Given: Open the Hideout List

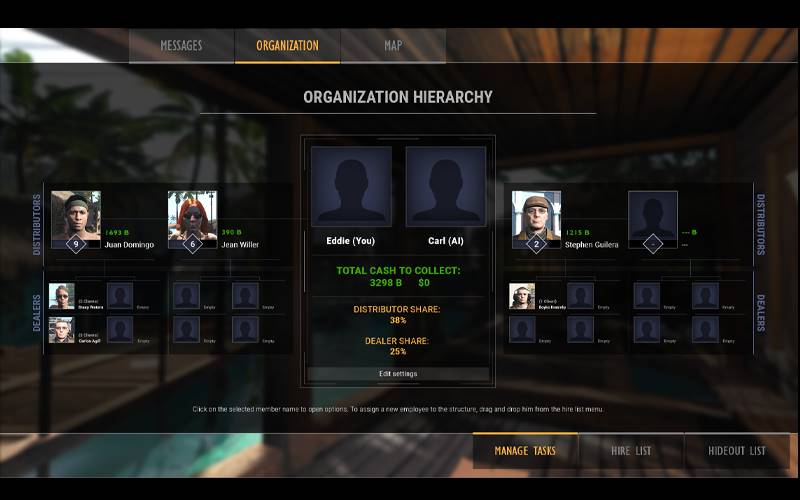Looking at the screenshot, I should pyautogui.click(x=737, y=451).
